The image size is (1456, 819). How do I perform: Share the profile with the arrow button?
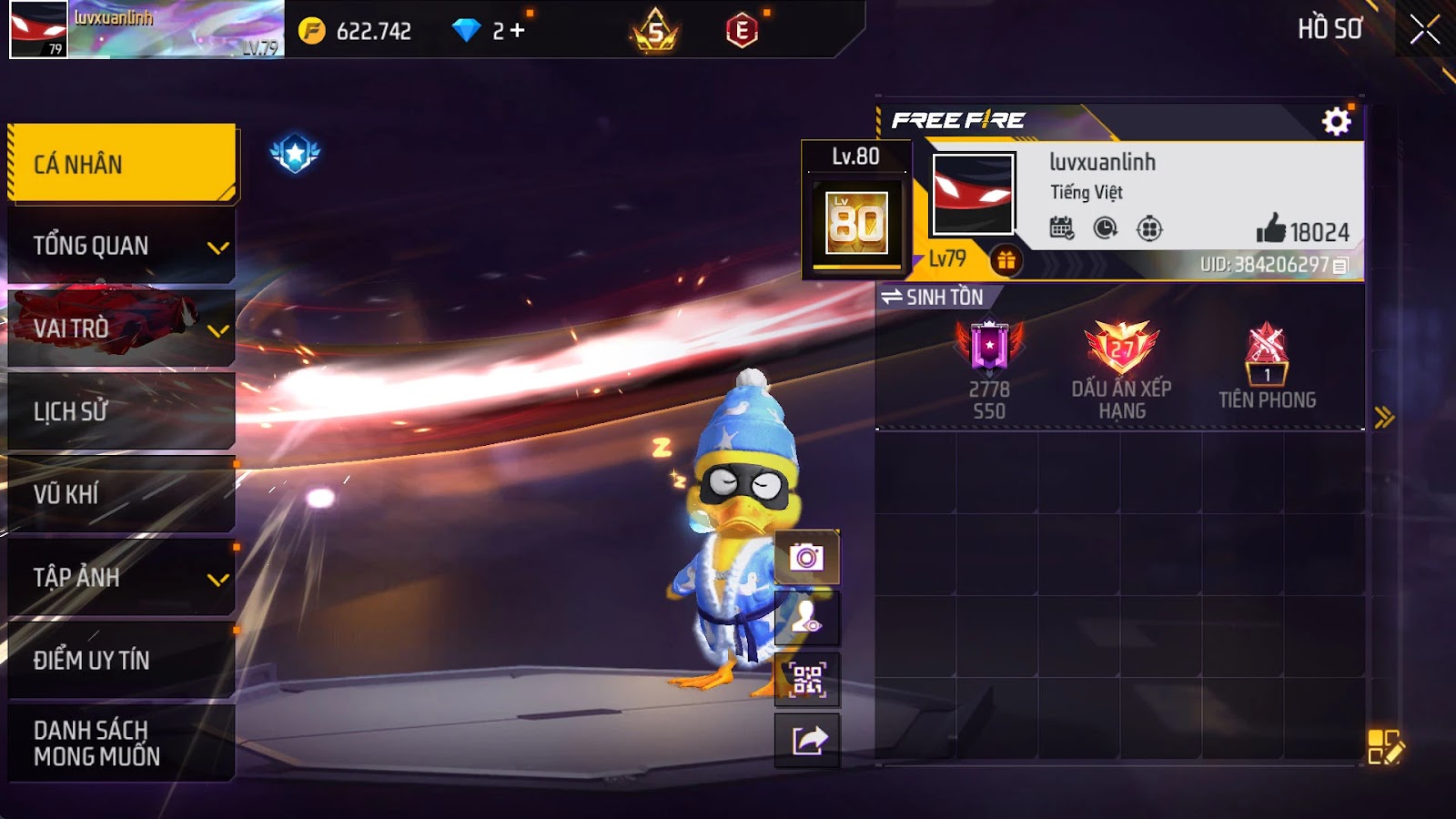tap(807, 741)
